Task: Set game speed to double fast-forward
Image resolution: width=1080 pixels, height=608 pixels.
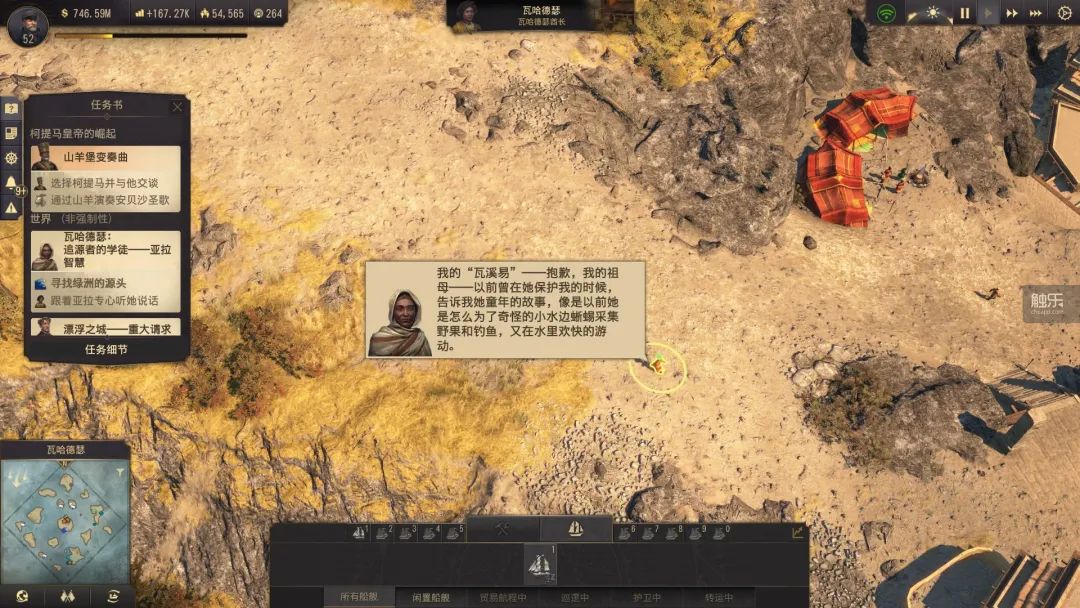Action: (x=1012, y=13)
